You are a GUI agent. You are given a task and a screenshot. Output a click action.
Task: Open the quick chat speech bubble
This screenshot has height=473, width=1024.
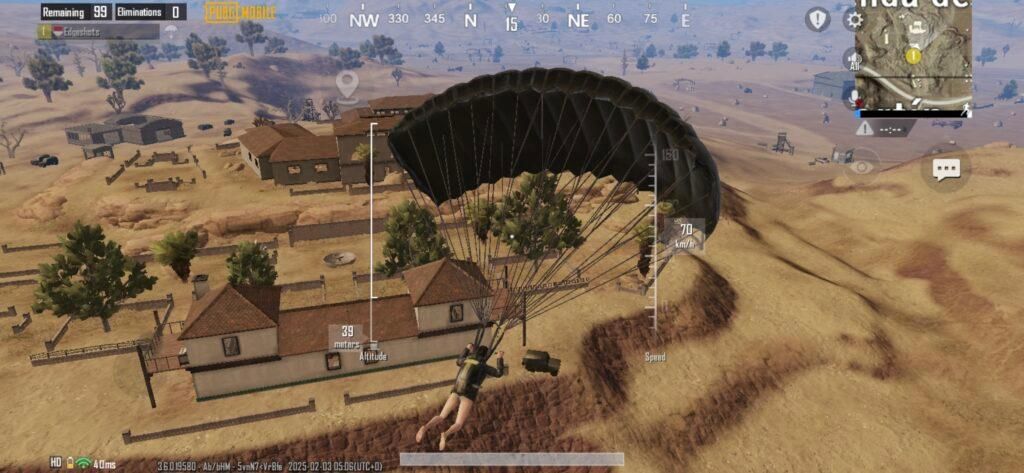point(945,169)
